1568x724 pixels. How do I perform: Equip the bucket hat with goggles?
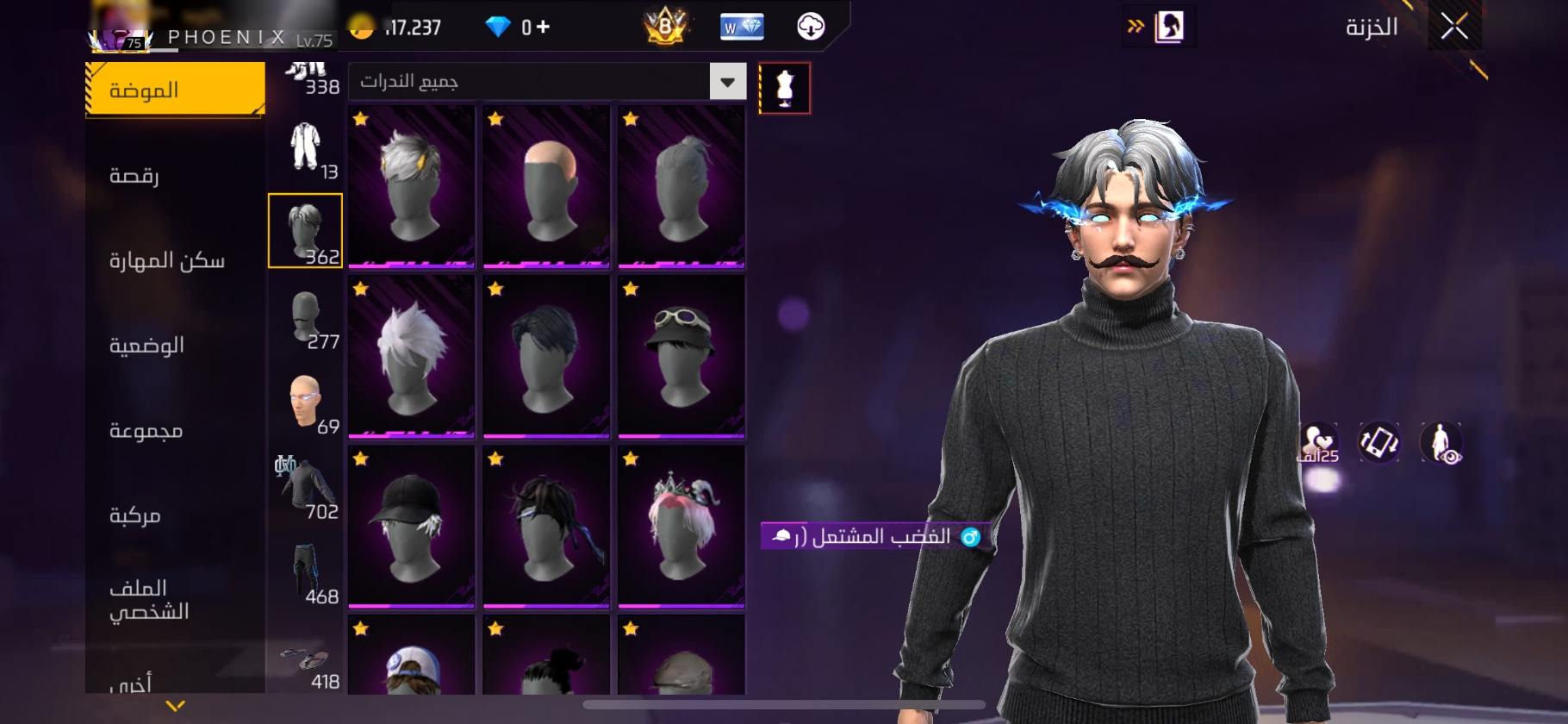681,356
